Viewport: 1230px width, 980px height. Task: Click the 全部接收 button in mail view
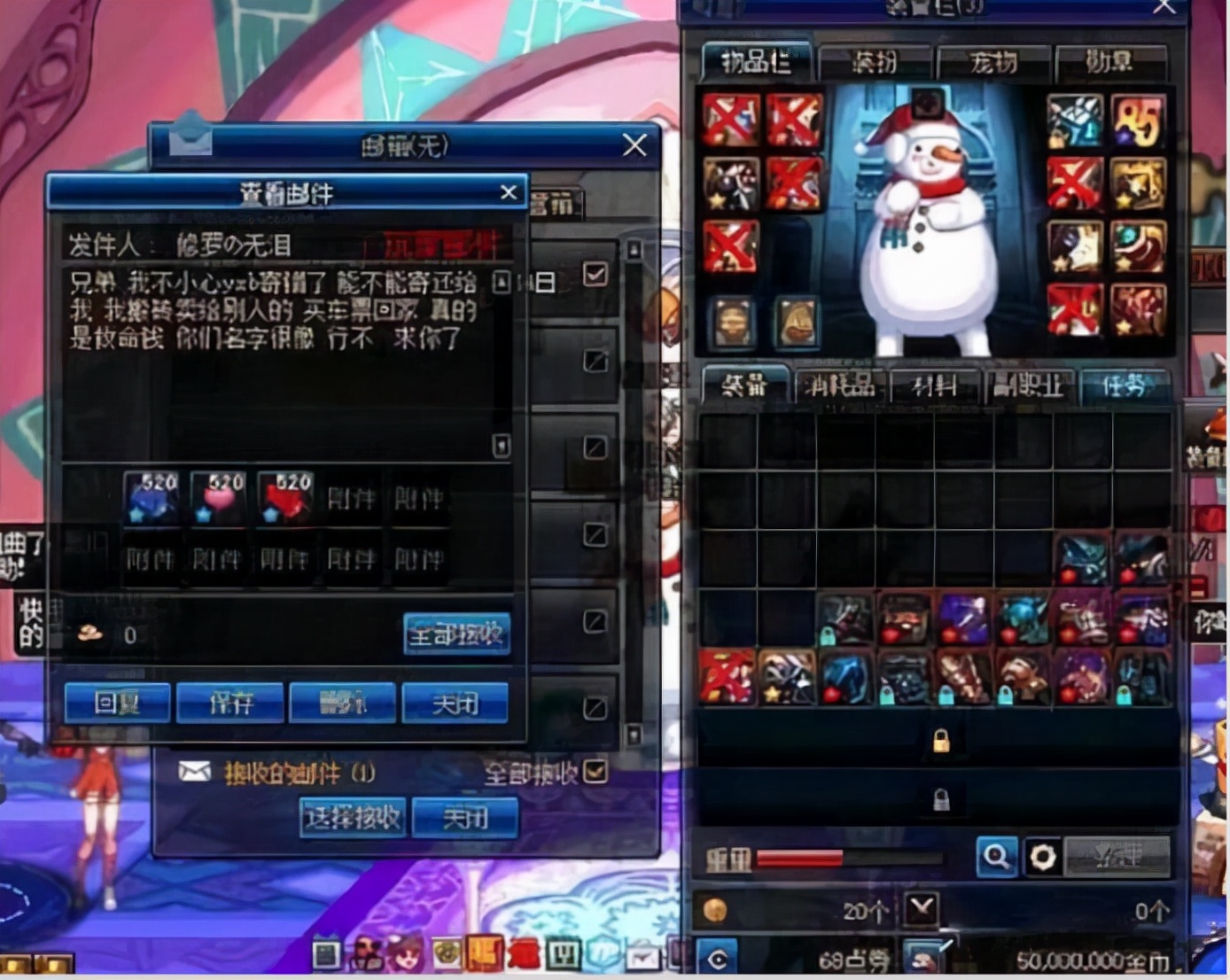[x=456, y=634]
